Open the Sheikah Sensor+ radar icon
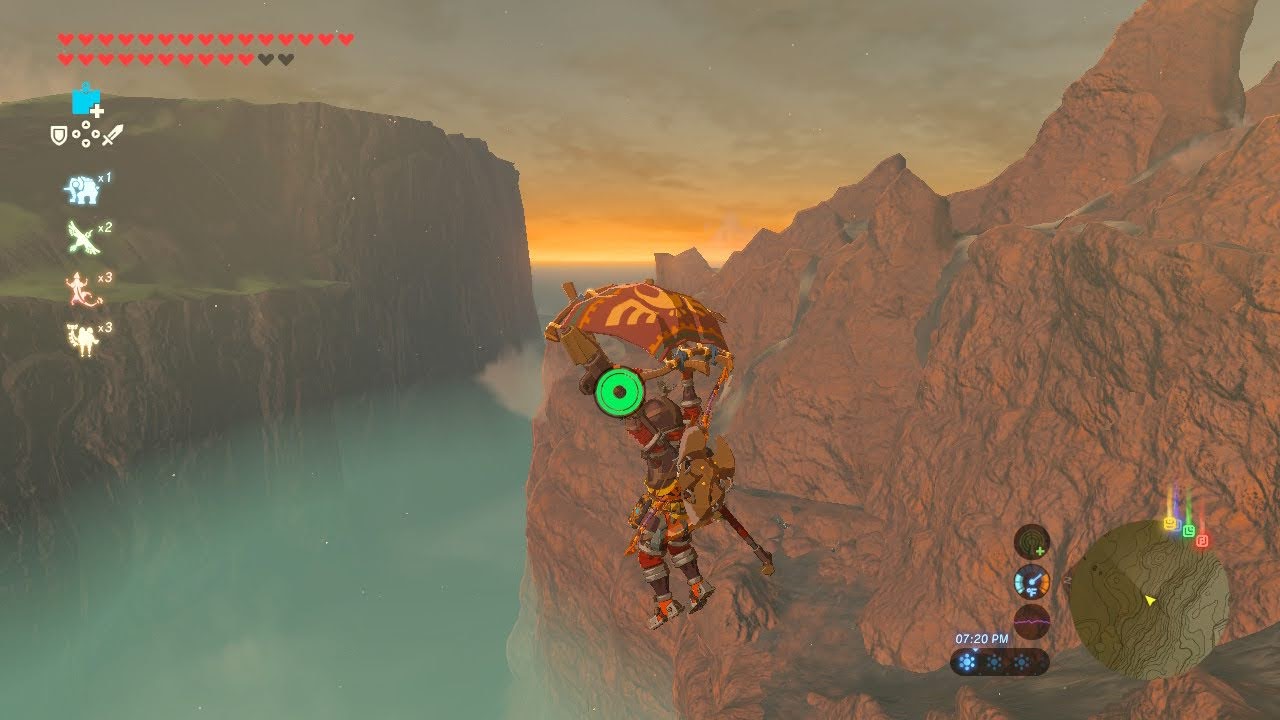Screen dimensions: 1280x720 [1031, 542]
